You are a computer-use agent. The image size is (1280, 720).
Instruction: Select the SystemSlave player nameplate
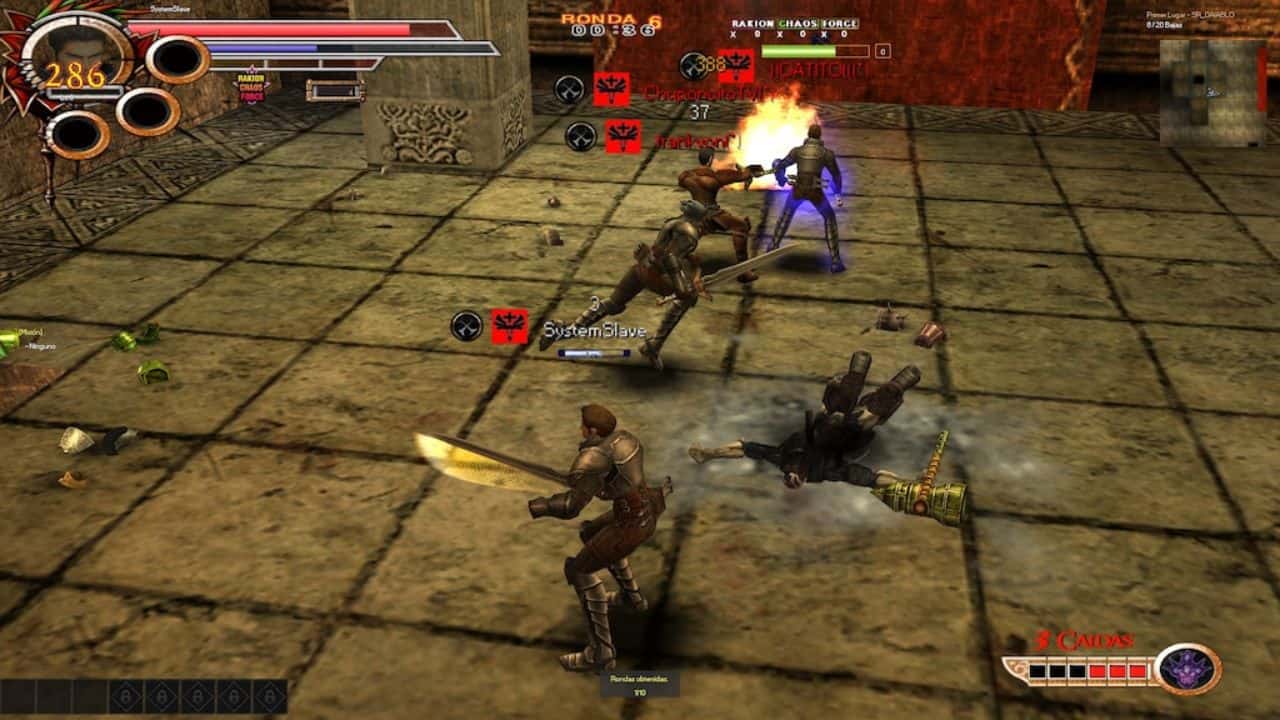[594, 329]
